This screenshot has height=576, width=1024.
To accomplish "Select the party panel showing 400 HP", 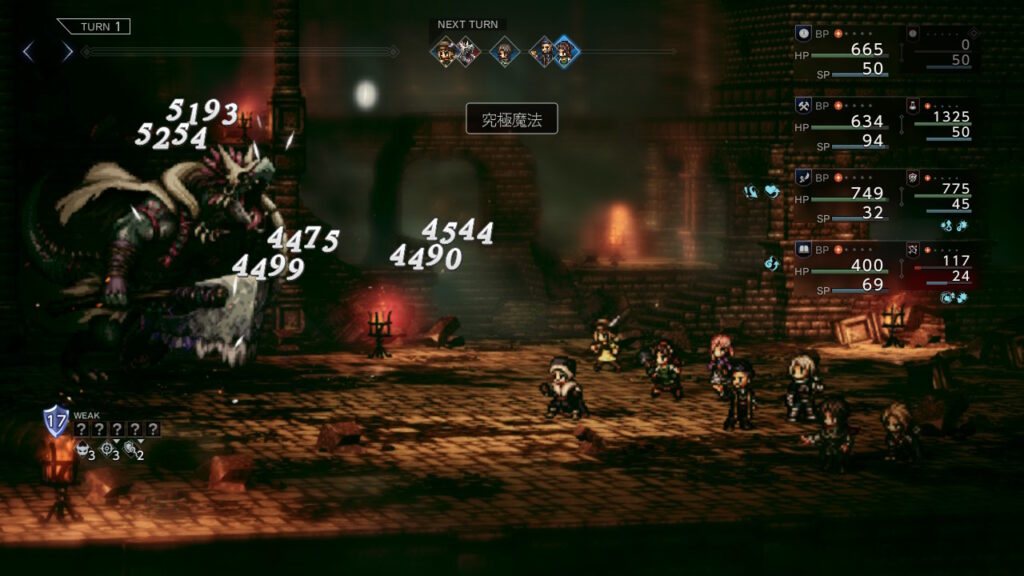I will click(845, 267).
